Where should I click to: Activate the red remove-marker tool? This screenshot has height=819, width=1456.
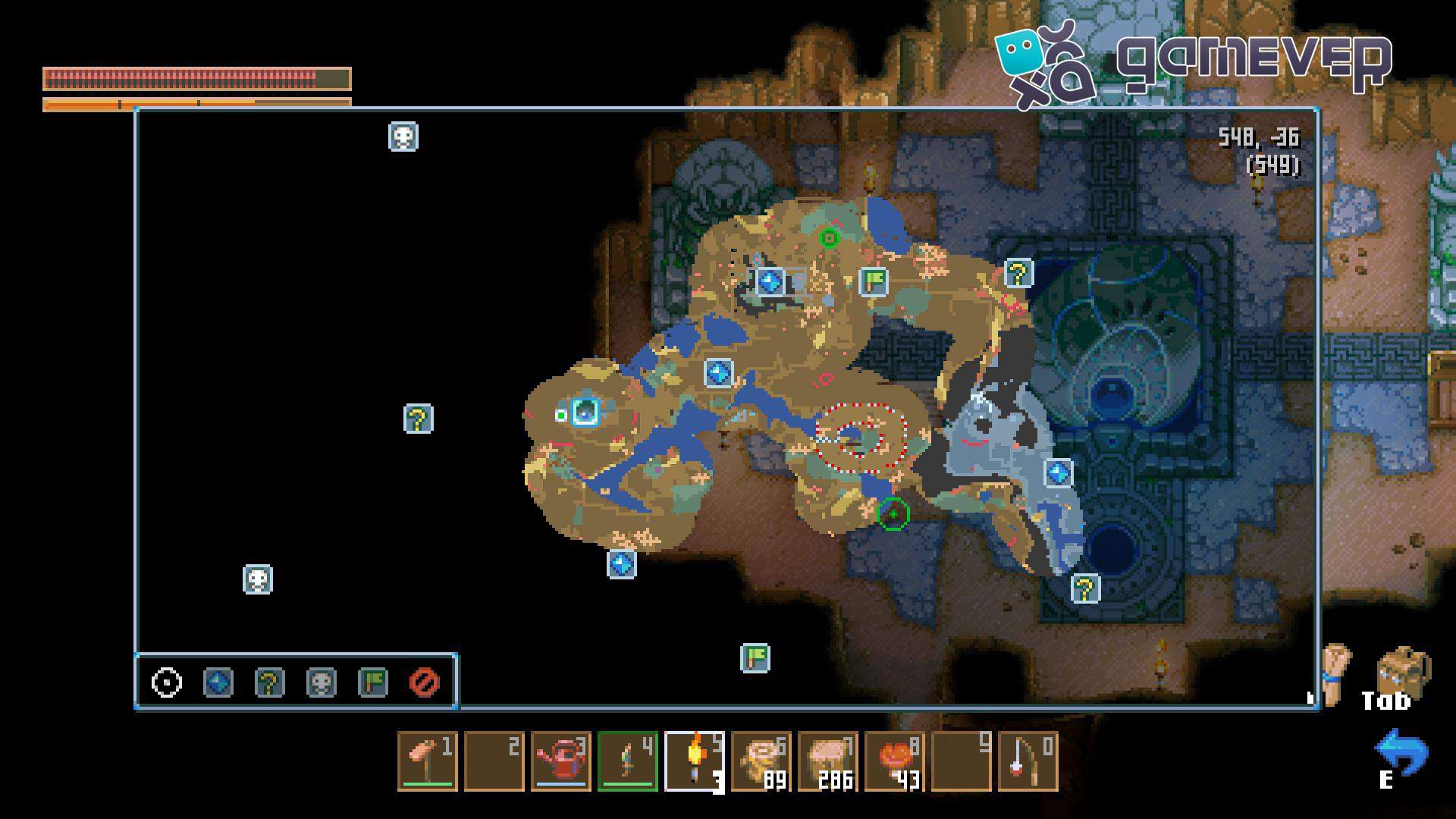coord(424,682)
